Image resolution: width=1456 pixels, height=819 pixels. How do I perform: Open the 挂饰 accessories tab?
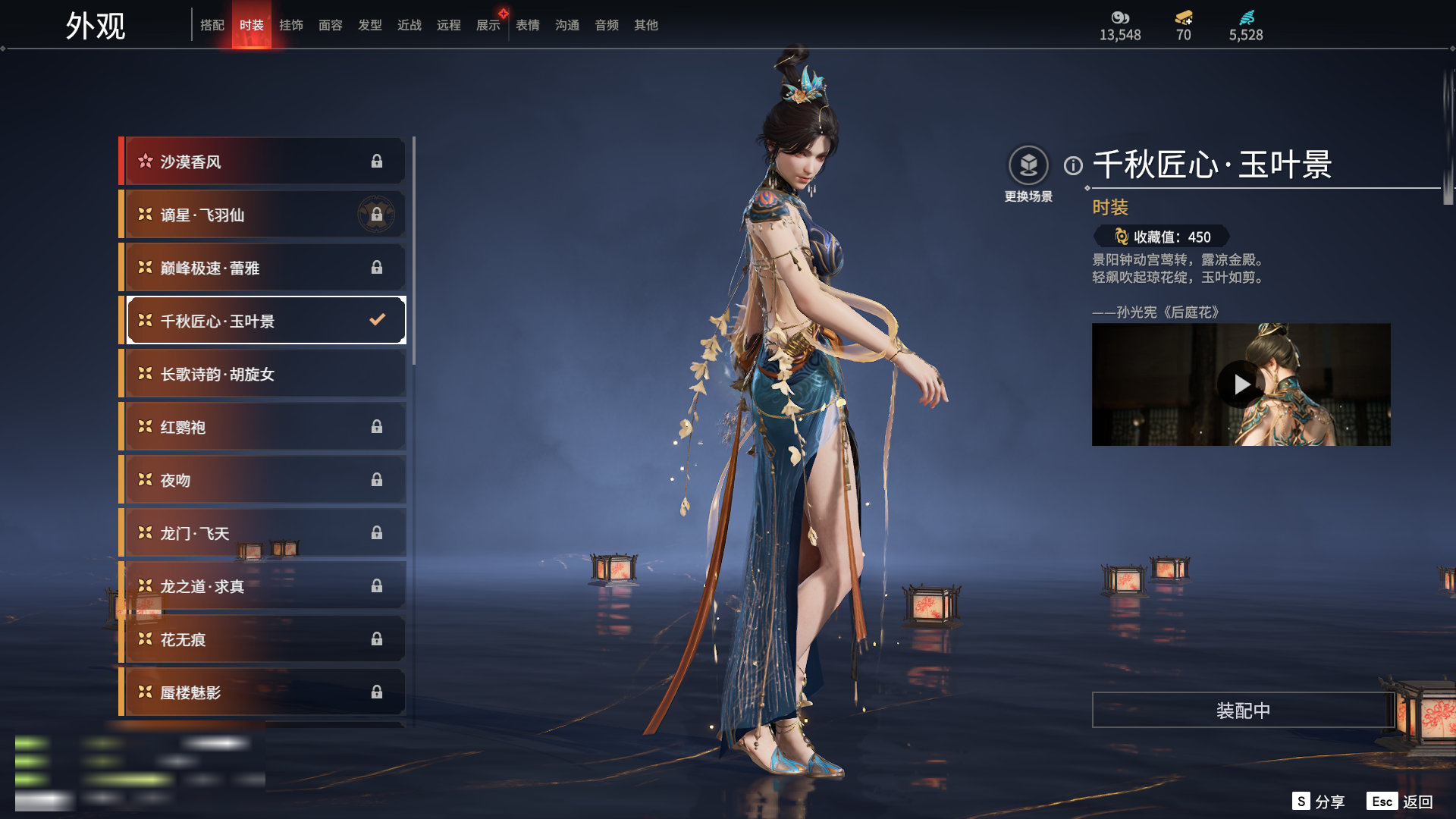point(291,25)
